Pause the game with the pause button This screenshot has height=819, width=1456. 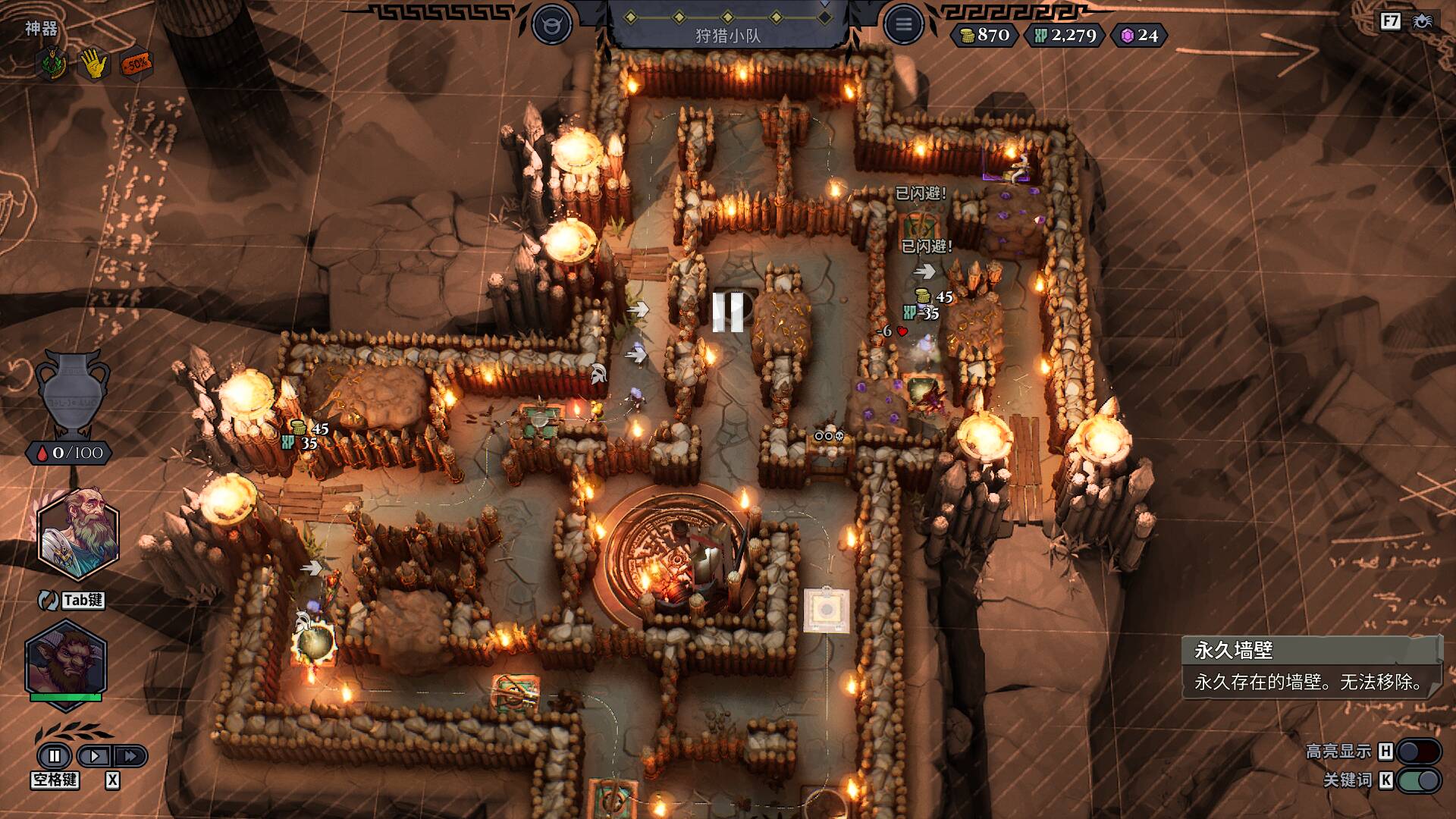click(55, 756)
